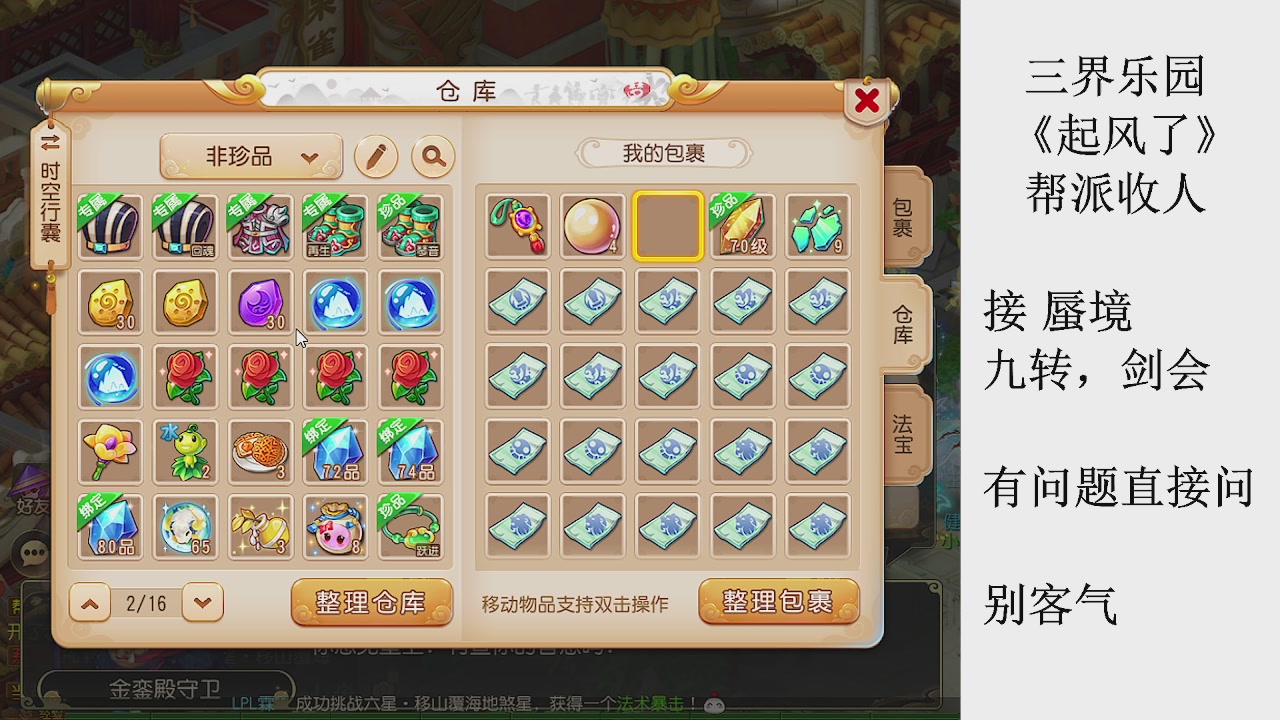Expand to the next warehouse page with the down arrow
The height and width of the screenshot is (720, 1280).
204,603
